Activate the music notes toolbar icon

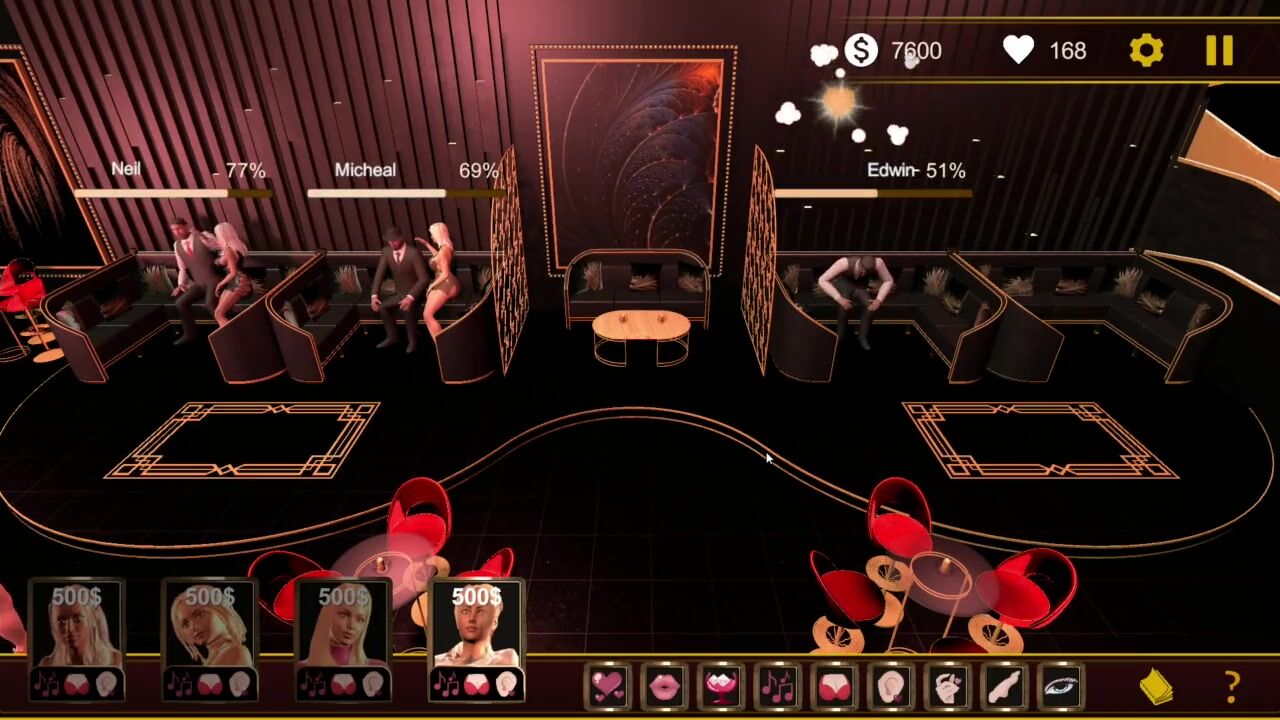point(777,686)
